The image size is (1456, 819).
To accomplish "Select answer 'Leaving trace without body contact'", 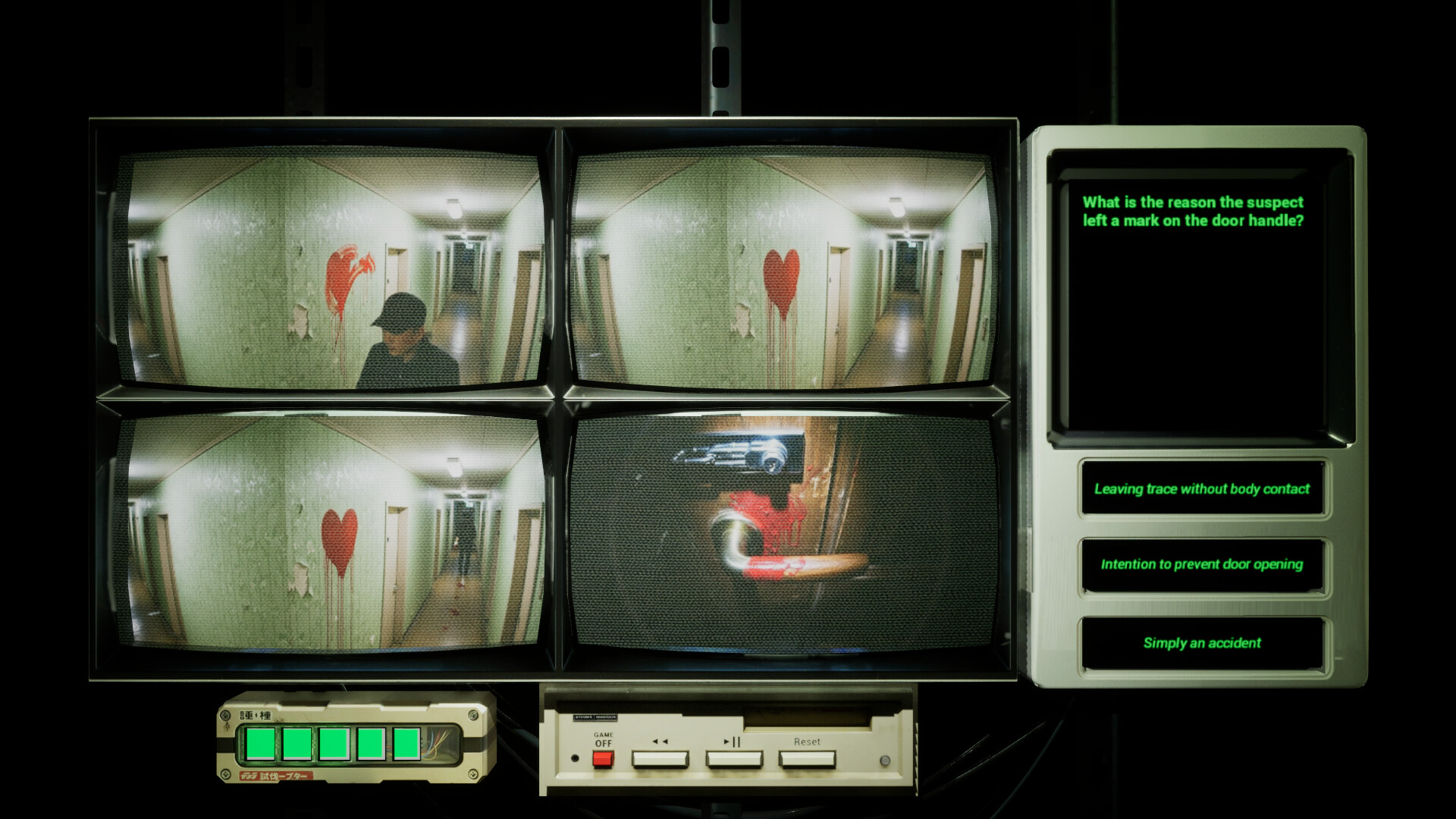I will pyautogui.click(x=1202, y=490).
